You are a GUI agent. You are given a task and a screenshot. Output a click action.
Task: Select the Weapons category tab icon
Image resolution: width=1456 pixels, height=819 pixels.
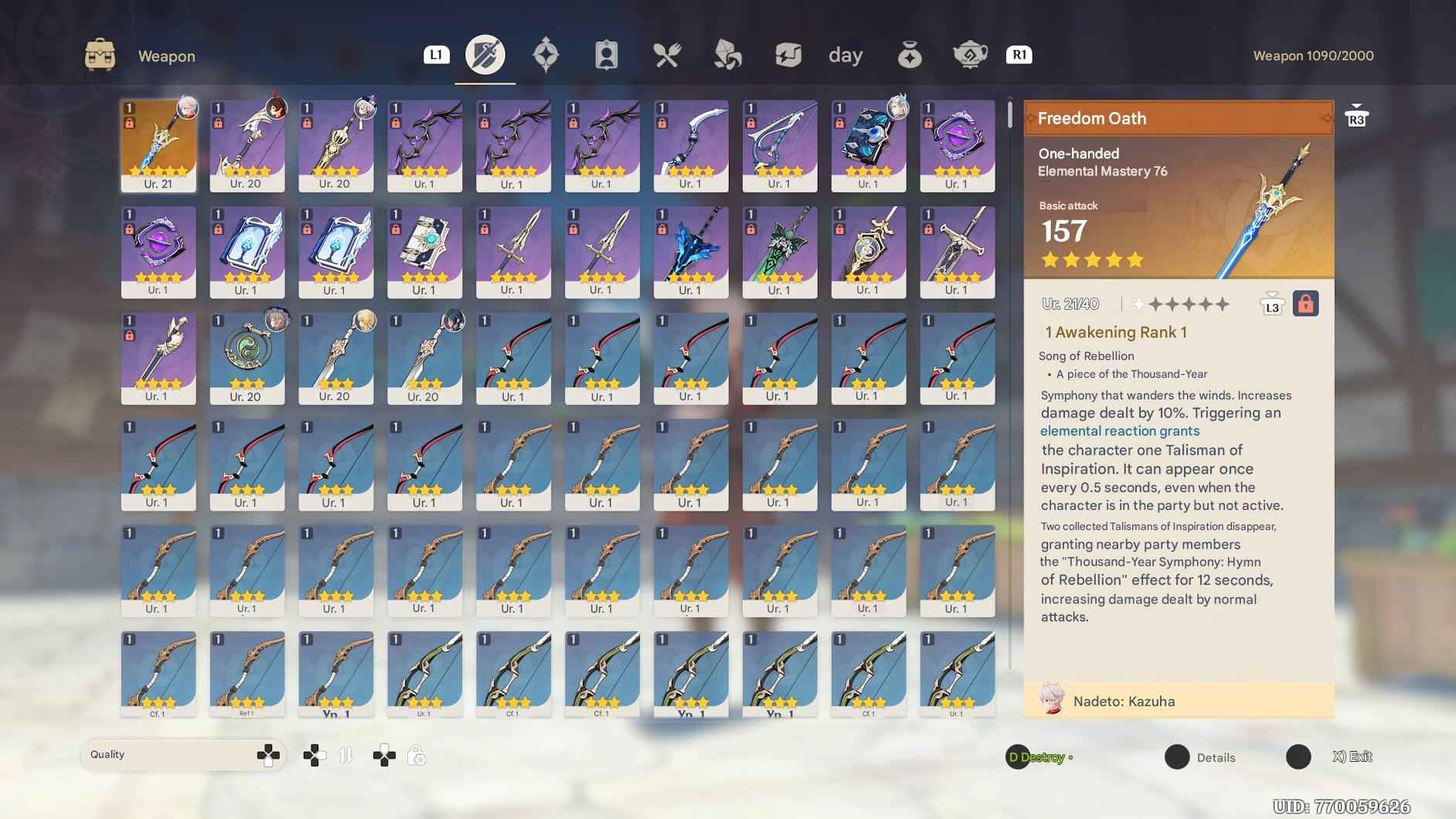[x=485, y=54]
